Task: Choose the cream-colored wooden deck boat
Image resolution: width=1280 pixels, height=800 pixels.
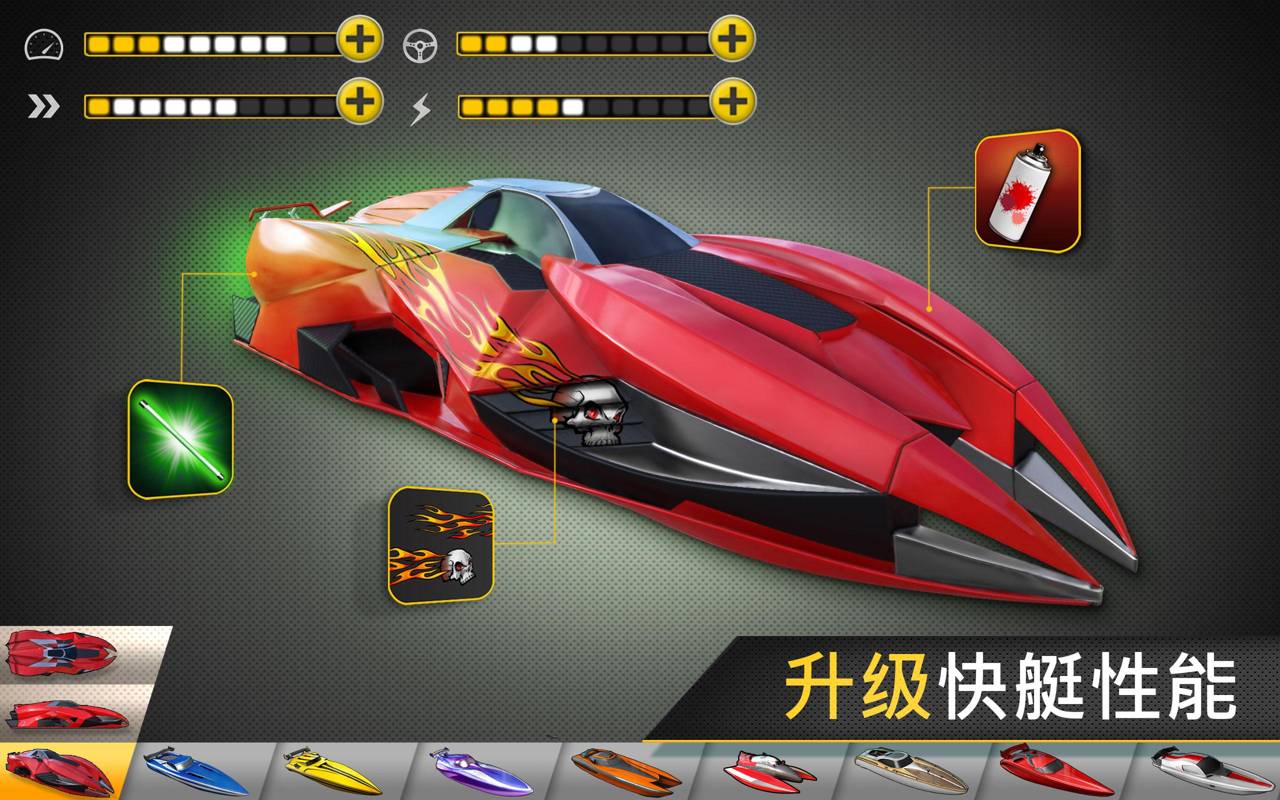Action: point(910,772)
